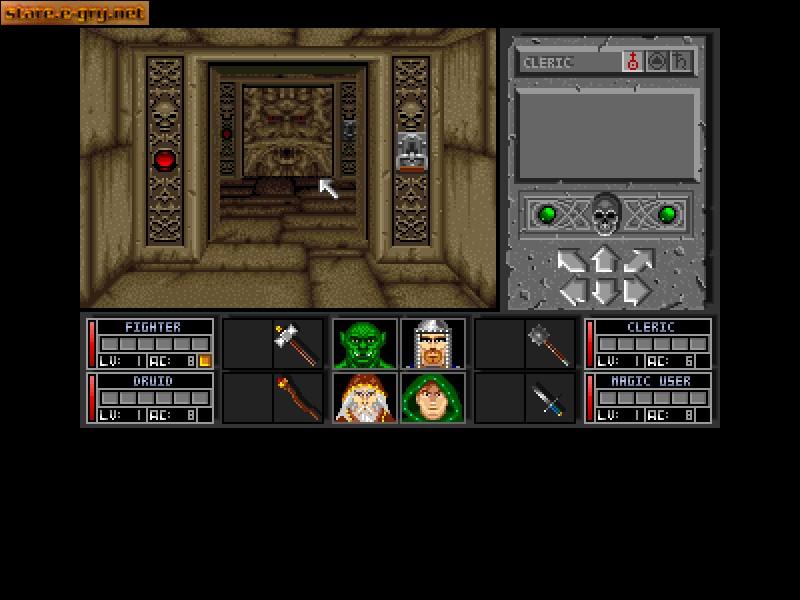Select the helmeted cleric portrait
This screenshot has width=800, height=600.
[x=433, y=344]
